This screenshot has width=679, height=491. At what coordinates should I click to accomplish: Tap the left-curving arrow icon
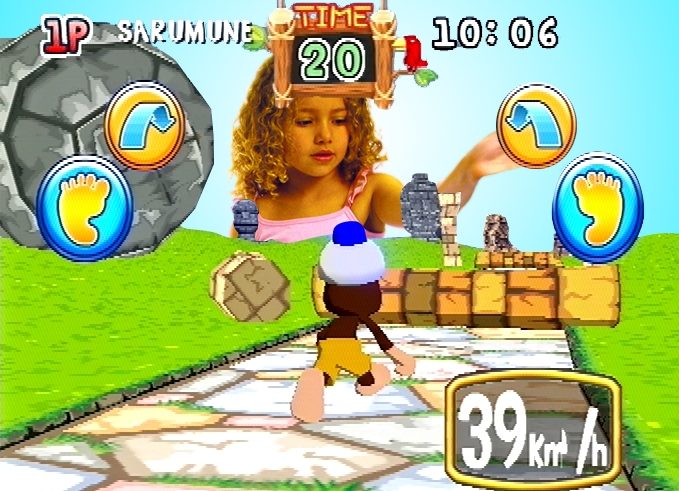coord(536,125)
